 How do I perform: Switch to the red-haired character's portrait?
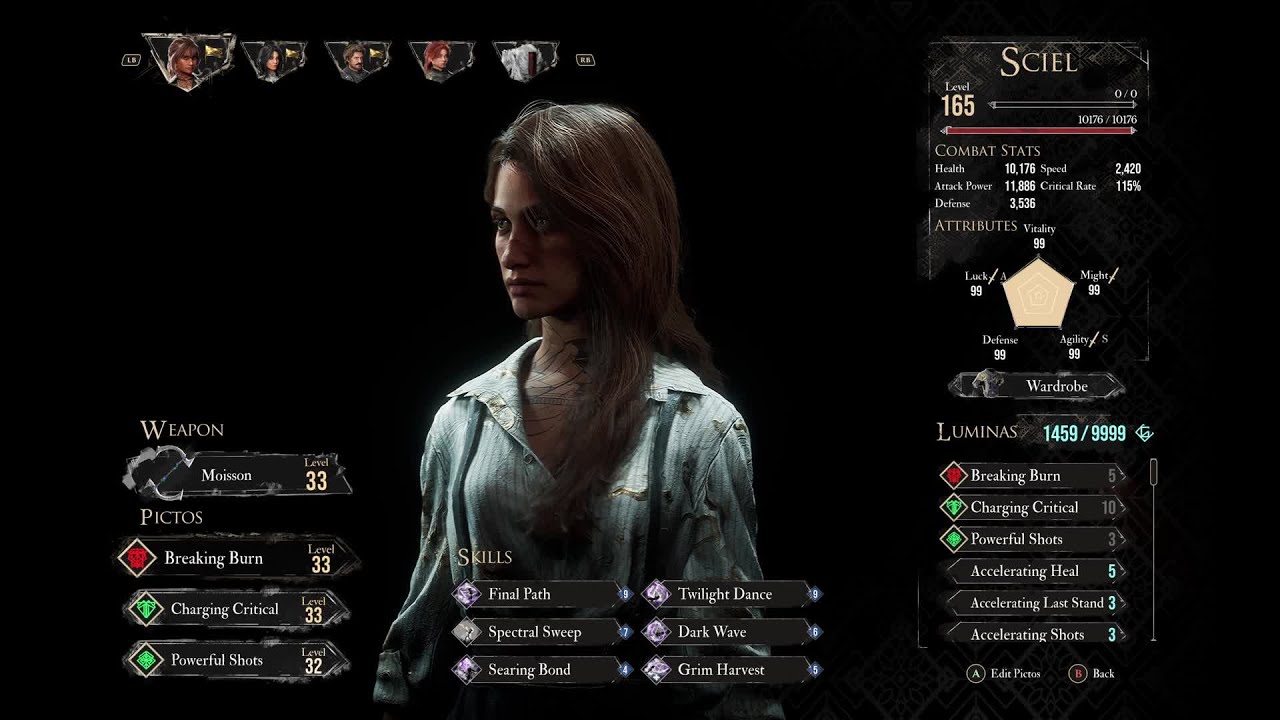point(441,59)
